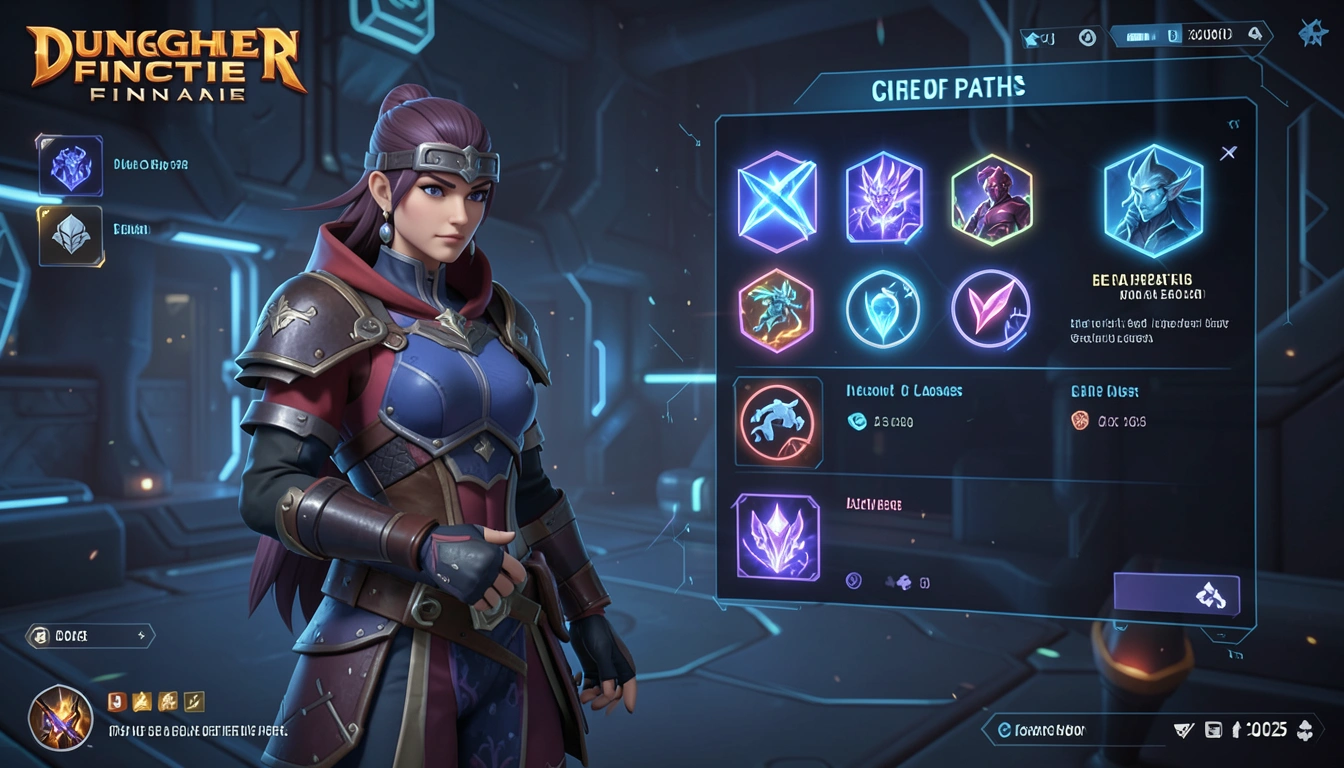
Task: Click the round character avatar portrait
Action: point(60,717)
